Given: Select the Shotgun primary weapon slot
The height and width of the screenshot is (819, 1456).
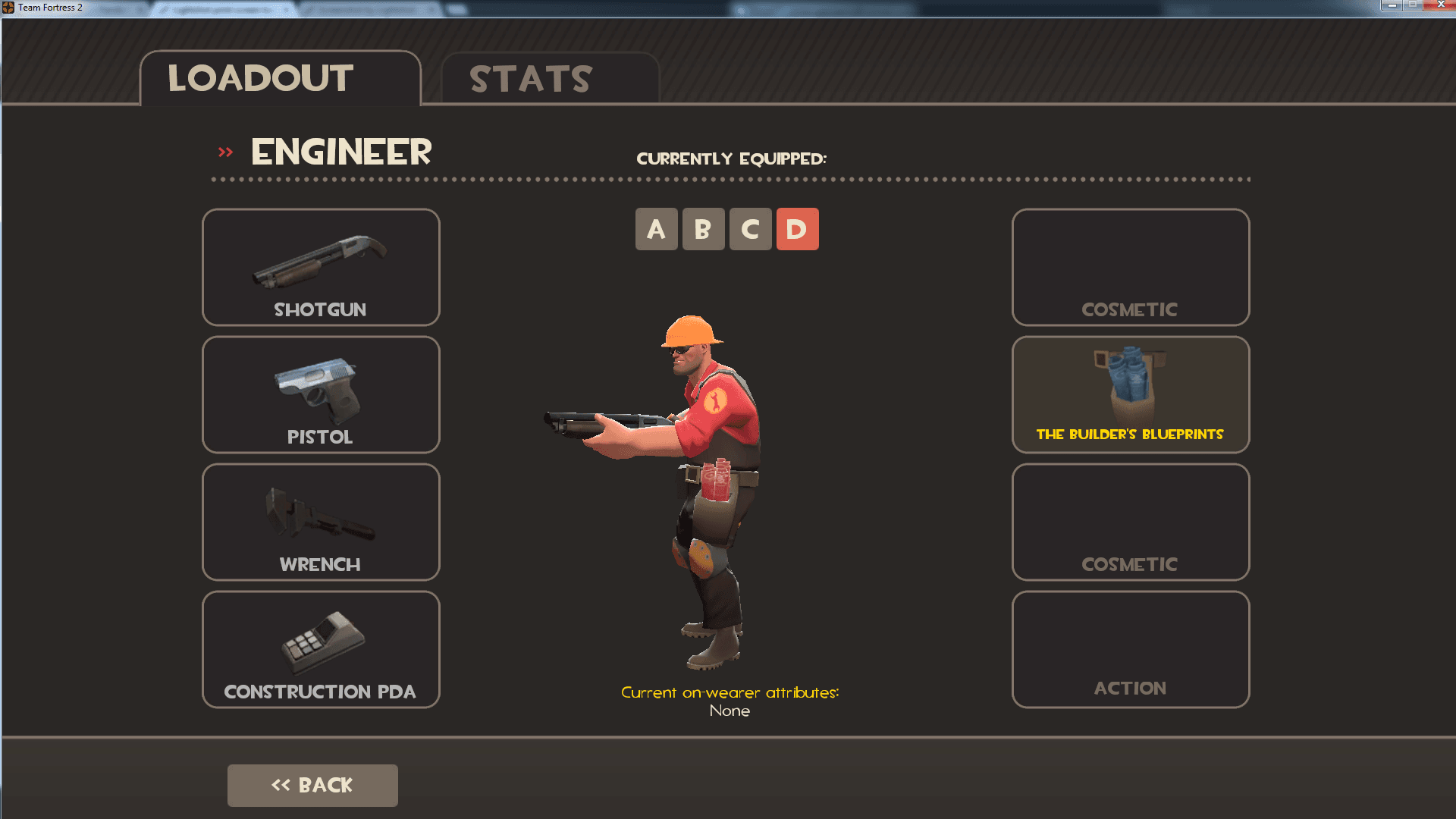Looking at the screenshot, I should (320, 267).
